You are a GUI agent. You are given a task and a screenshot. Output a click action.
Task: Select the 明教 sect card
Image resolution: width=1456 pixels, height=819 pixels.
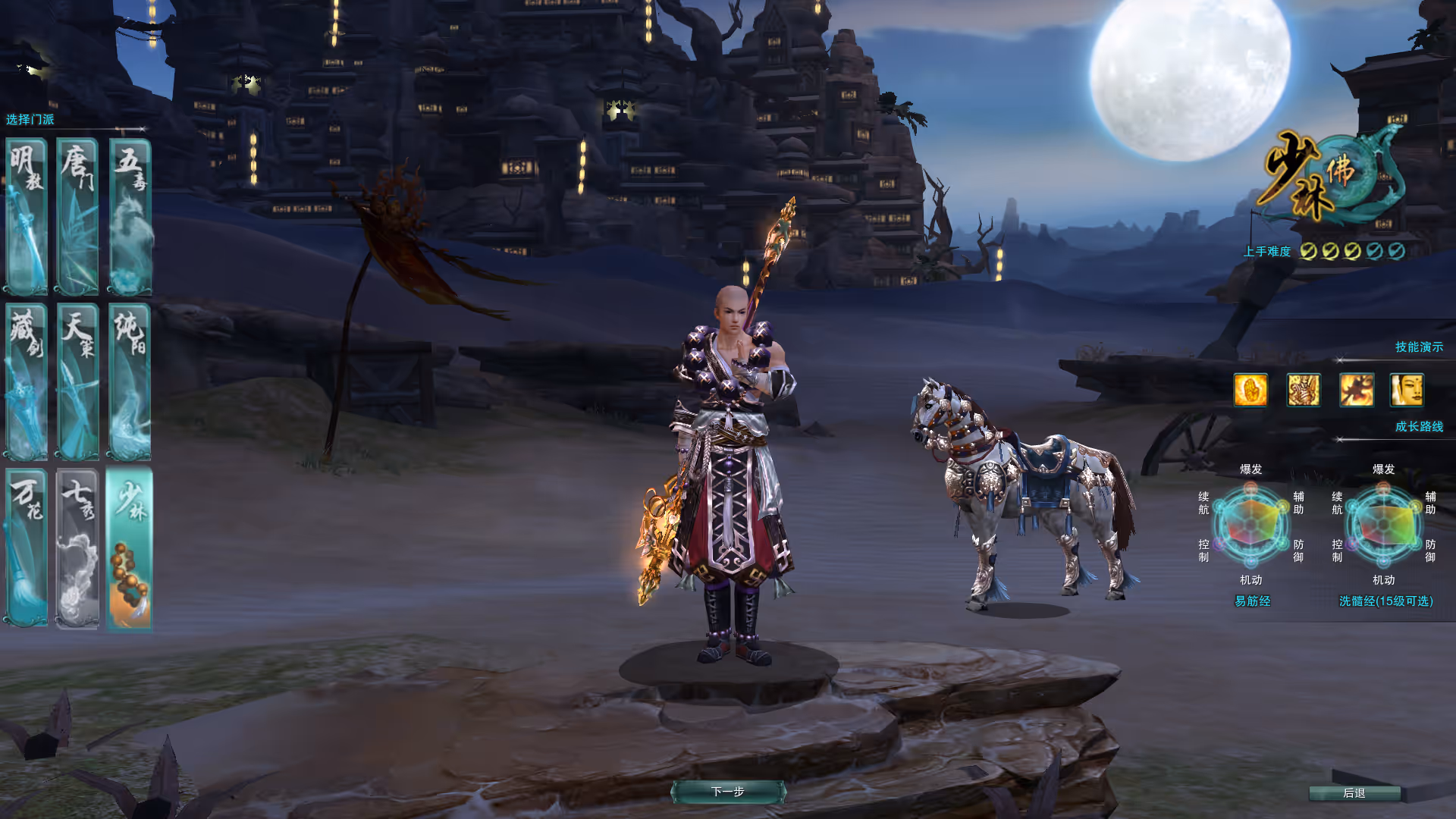[27, 217]
